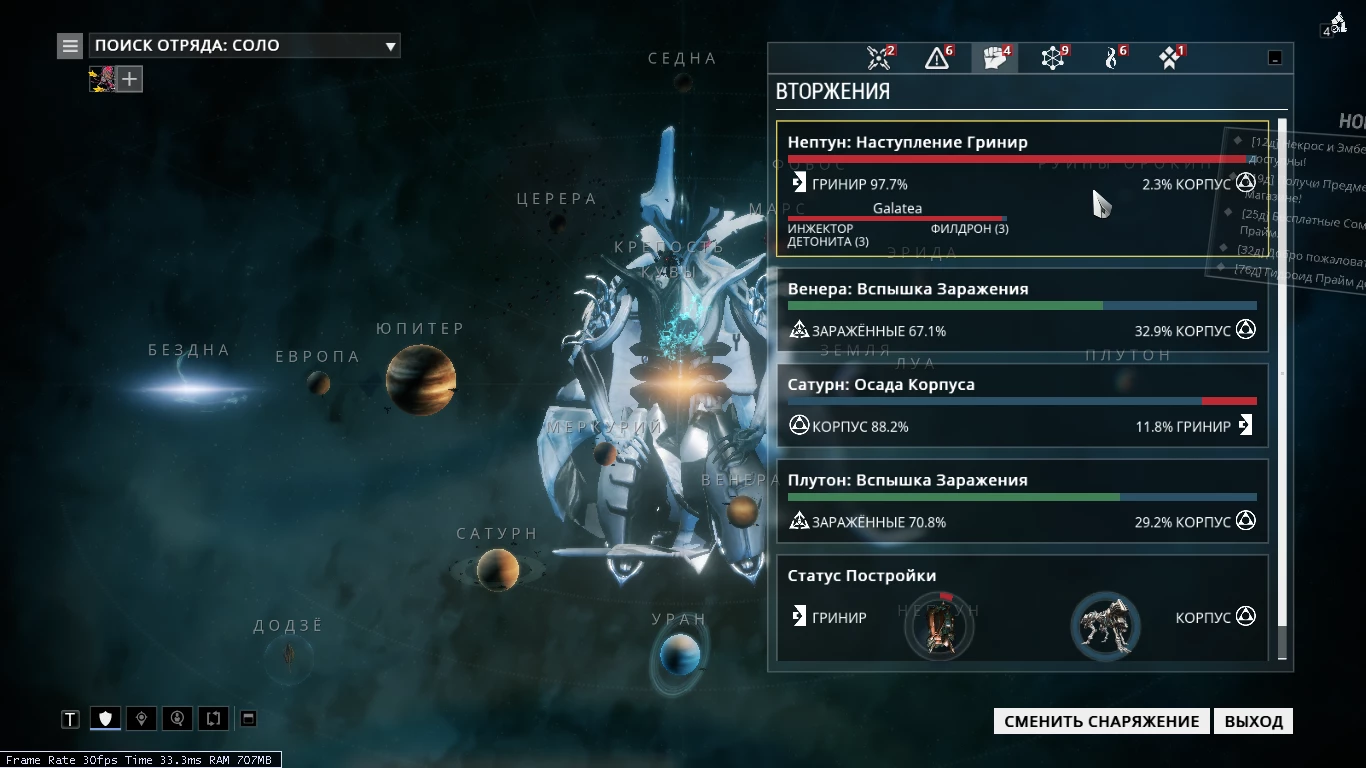Open the Saturn Corpus Siege invasion

1021,406
